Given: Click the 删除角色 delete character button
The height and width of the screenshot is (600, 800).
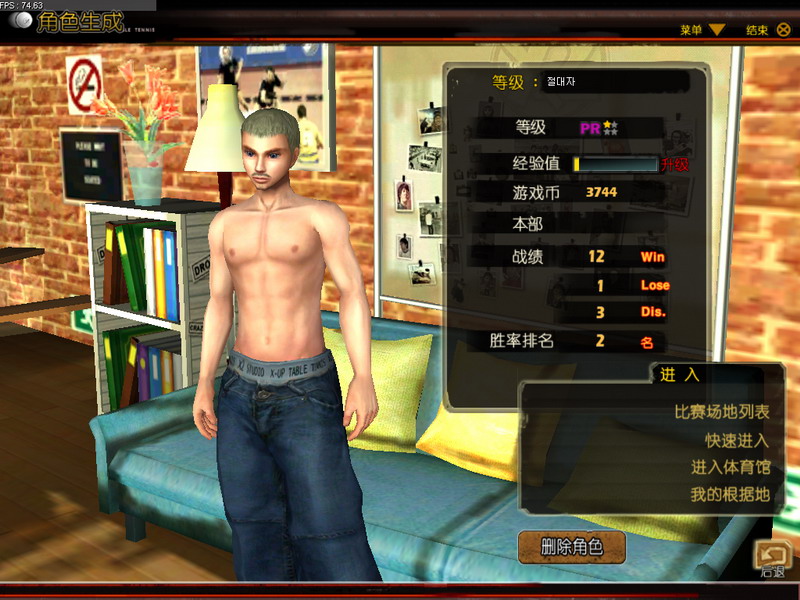Looking at the screenshot, I should click(572, 546).
